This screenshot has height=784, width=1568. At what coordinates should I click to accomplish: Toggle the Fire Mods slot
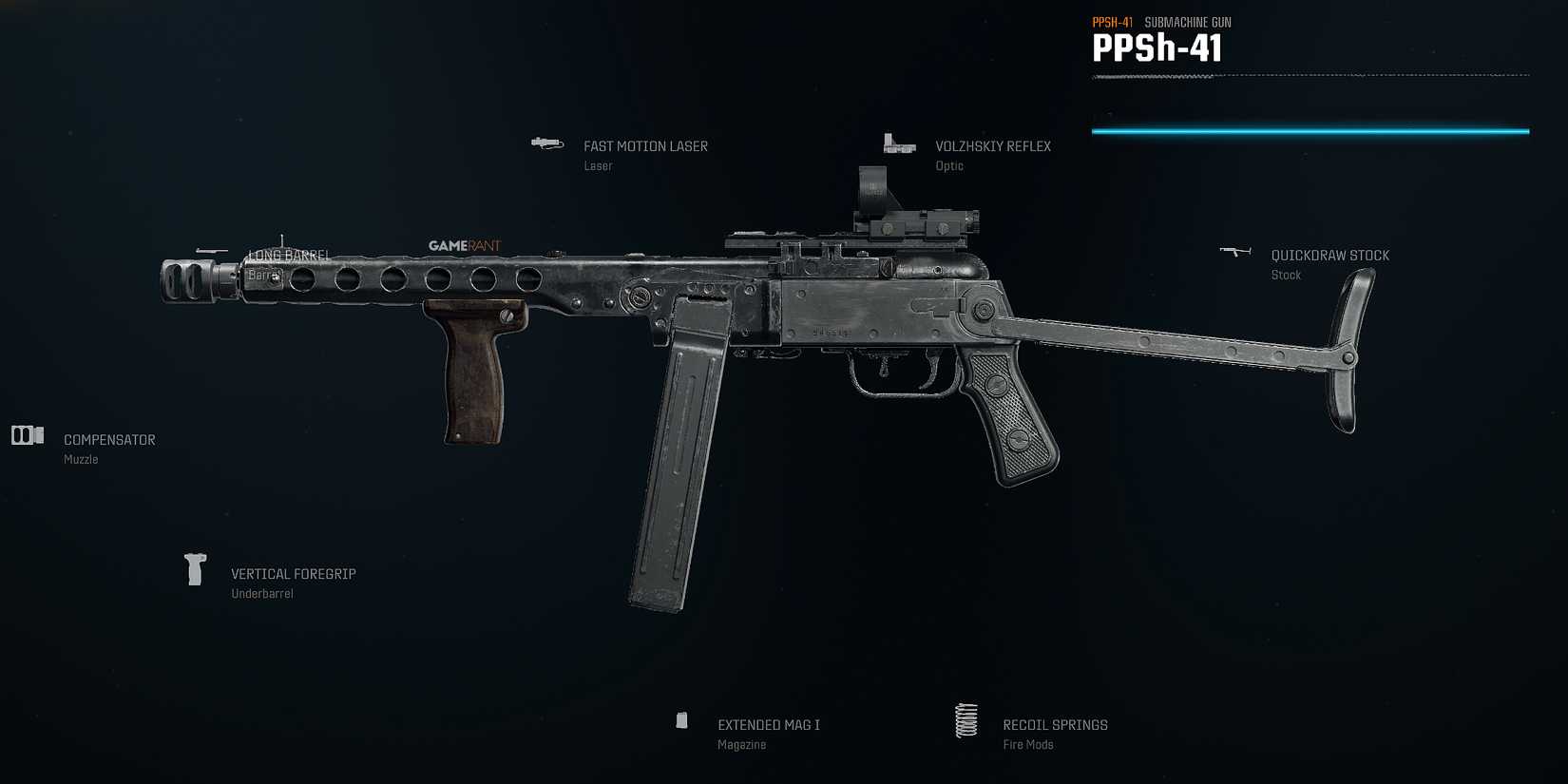[1028, 744]
